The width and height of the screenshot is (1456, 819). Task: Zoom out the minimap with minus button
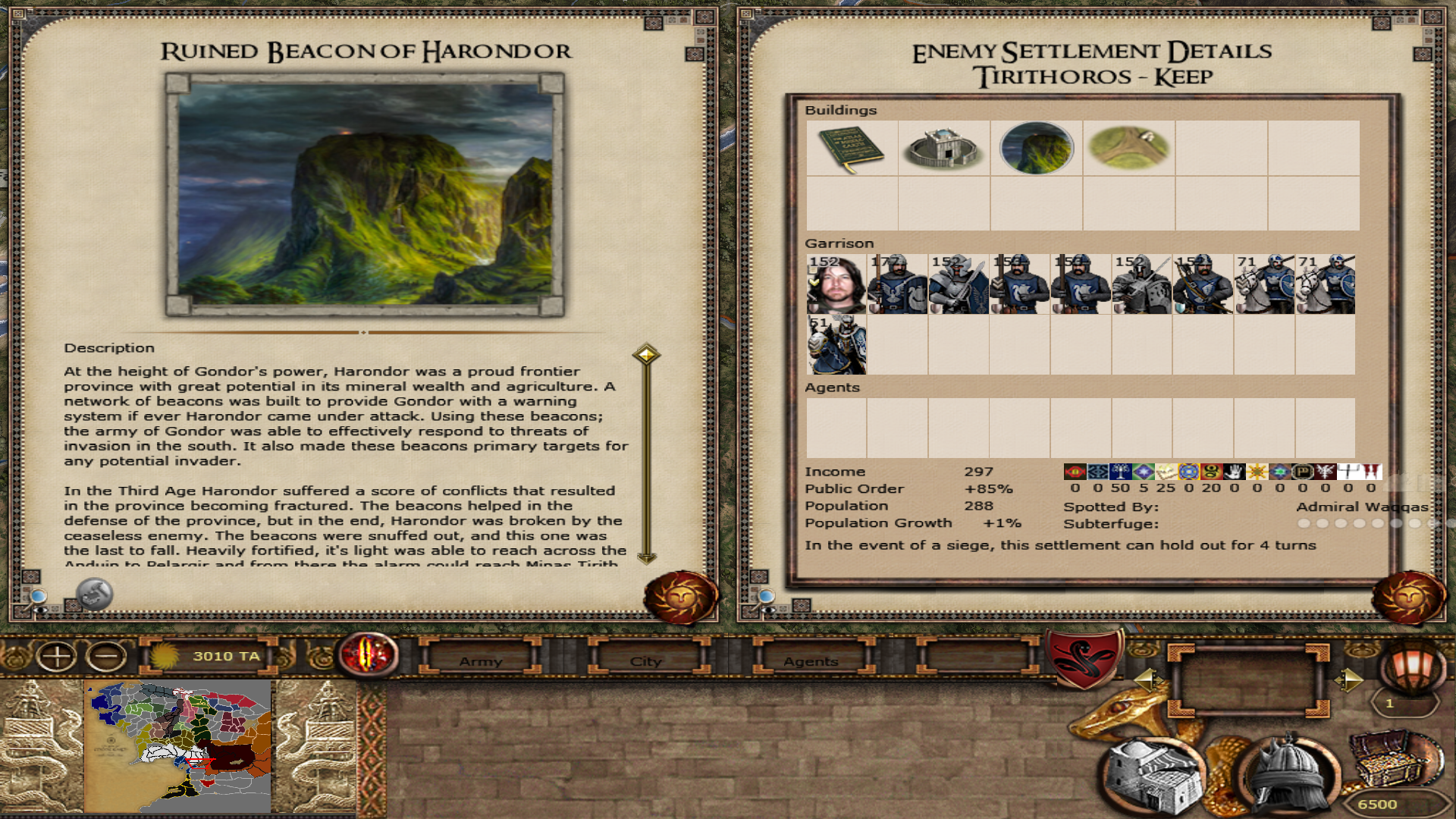tap(106, 656)
